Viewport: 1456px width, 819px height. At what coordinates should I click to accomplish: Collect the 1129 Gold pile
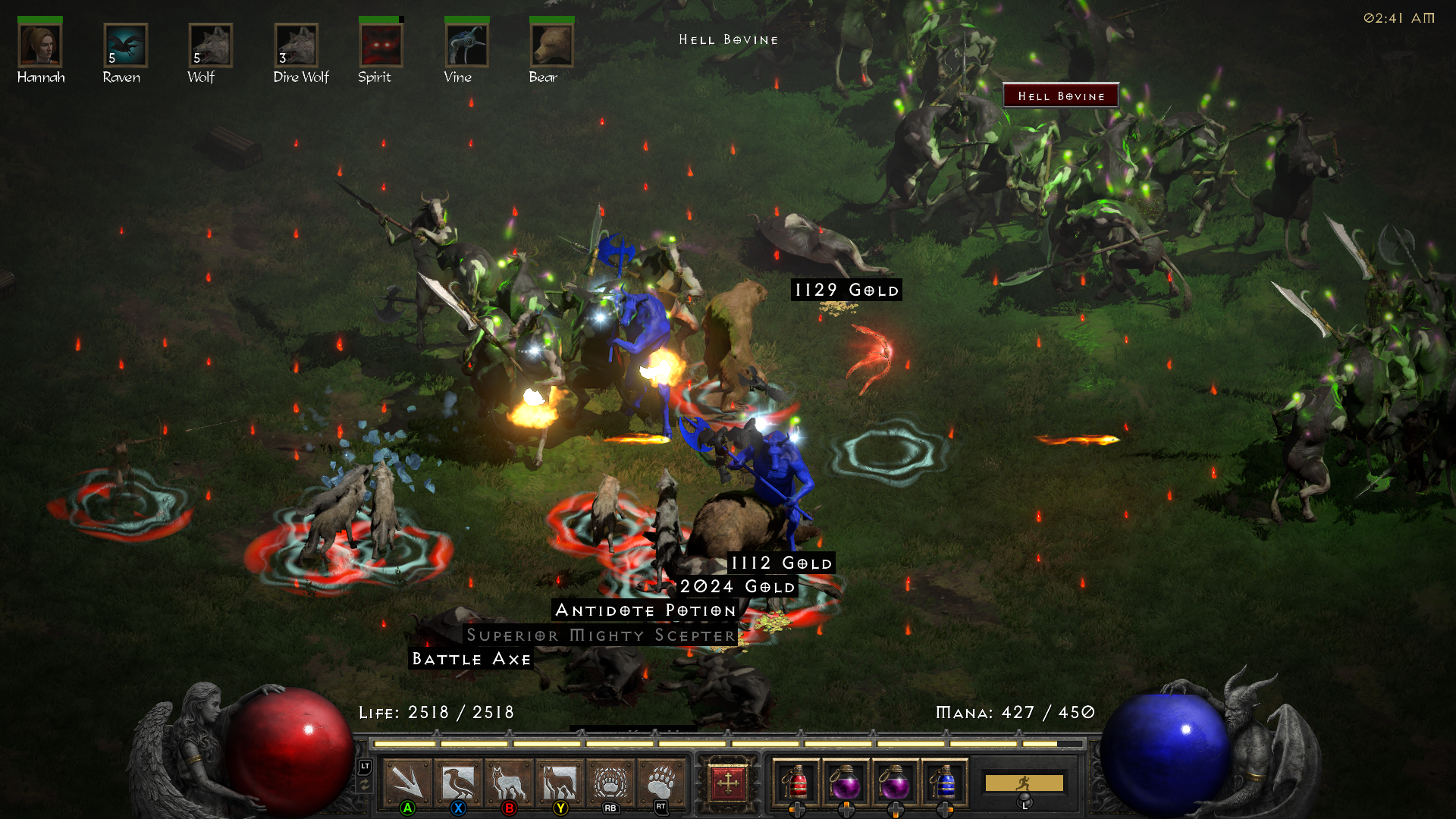tap(846, 289)
